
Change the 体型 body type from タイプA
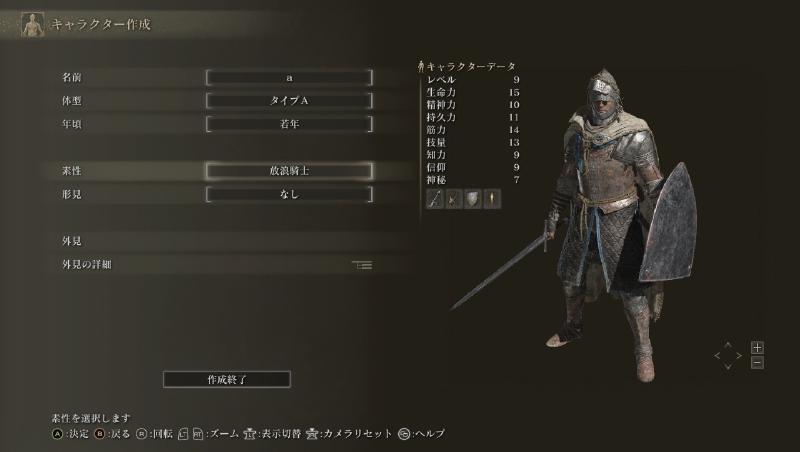[x=289, y=101]
